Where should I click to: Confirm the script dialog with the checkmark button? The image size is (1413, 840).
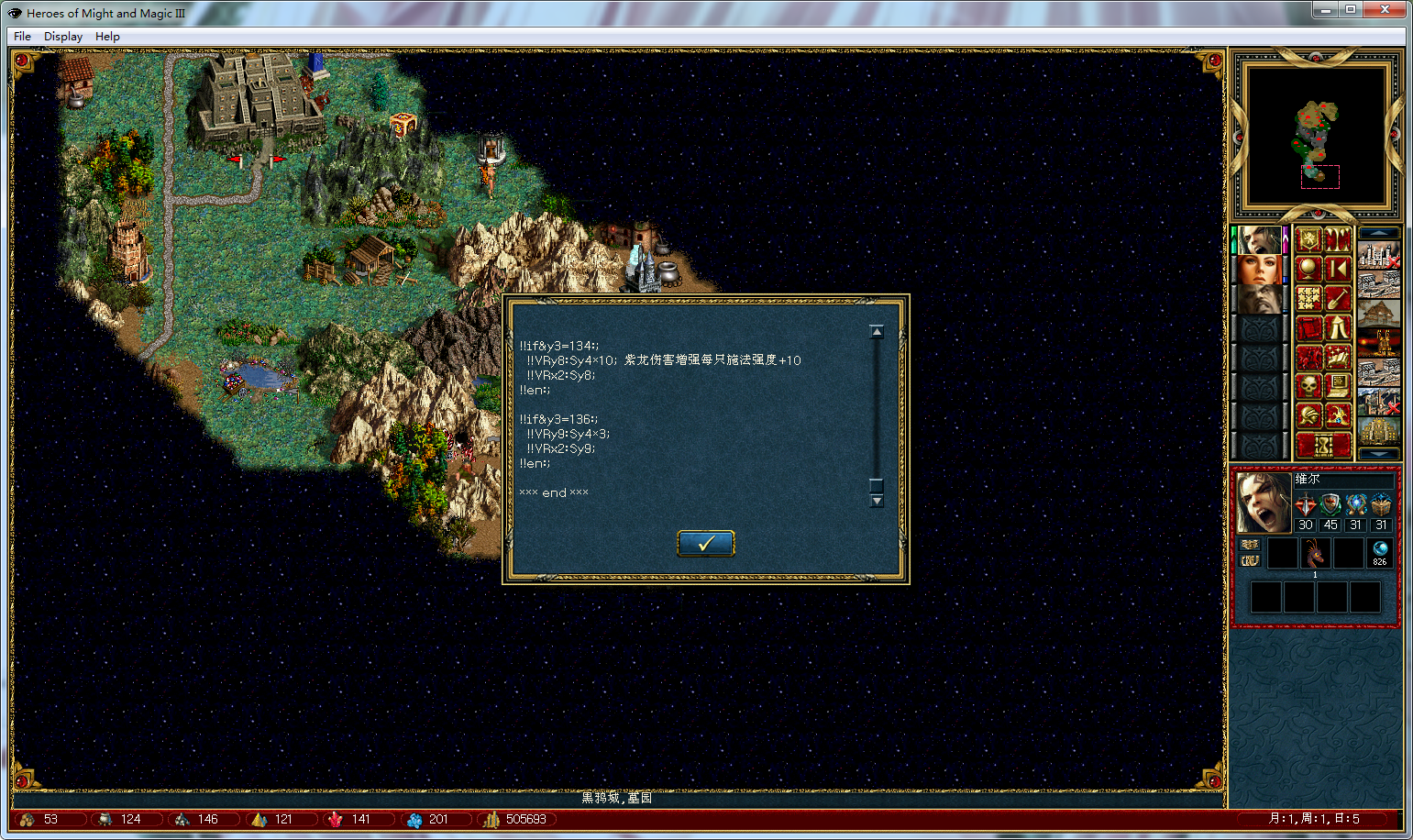(705, 544)
